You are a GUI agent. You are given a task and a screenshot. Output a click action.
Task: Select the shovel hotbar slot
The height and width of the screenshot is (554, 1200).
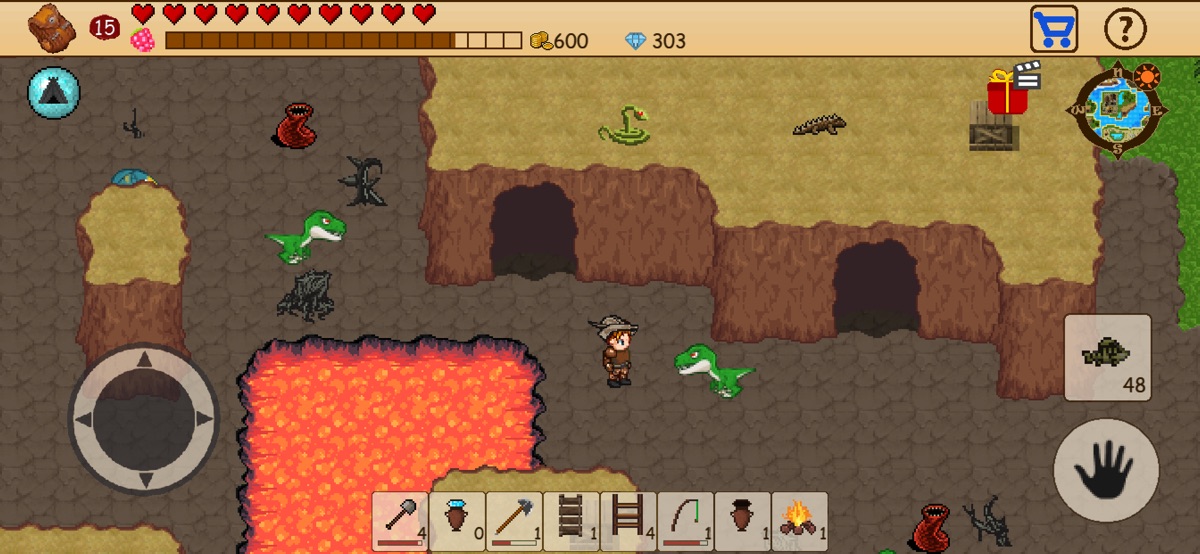pos(400,521)
